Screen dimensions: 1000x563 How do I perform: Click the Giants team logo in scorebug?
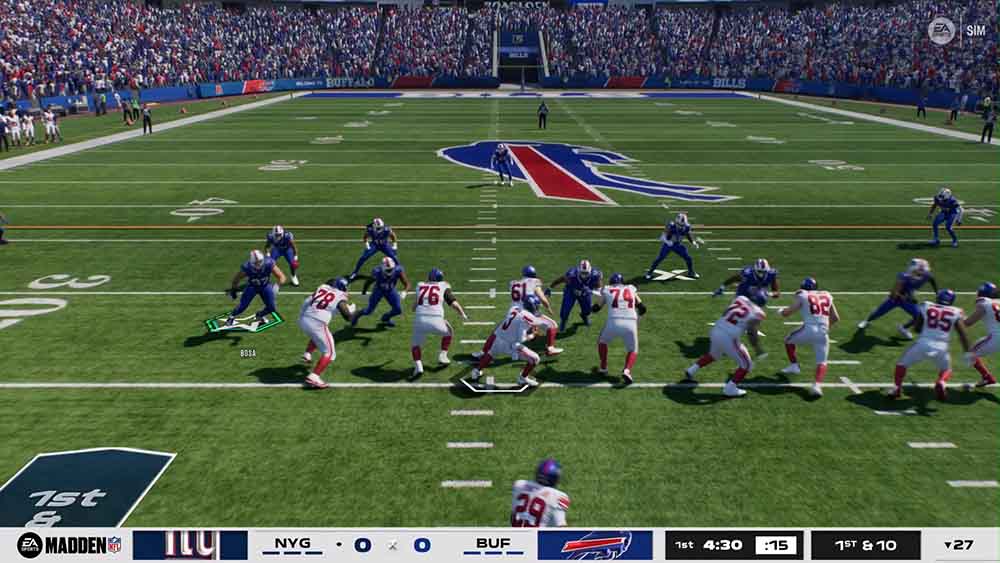(x=190, y=545)
